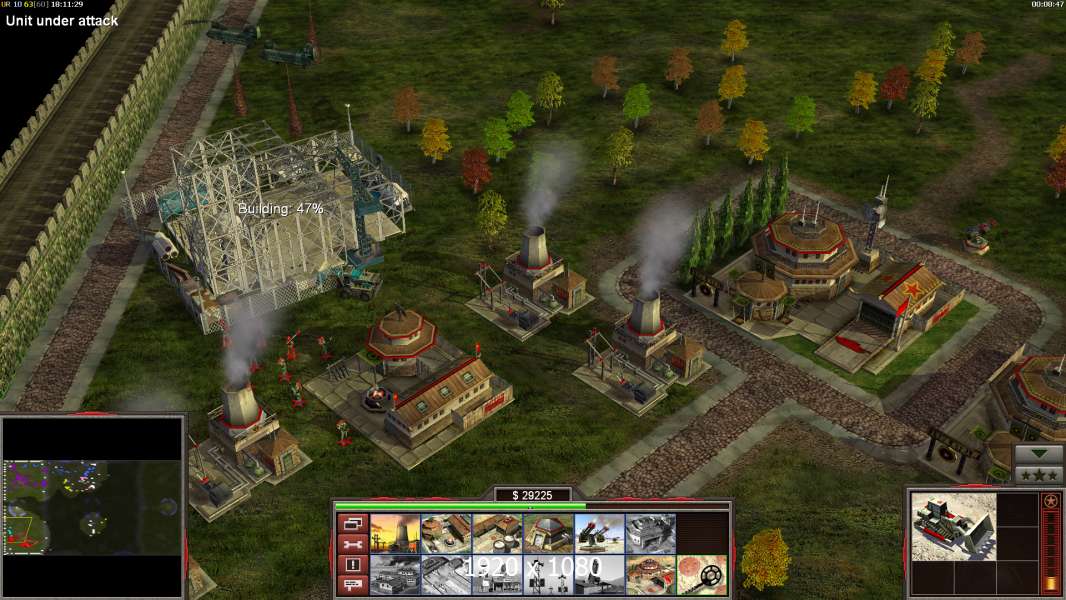The image size is (1066, 600).
Task: Build the Nuclear Reactor with cooling tower
Action: [395, 533]
